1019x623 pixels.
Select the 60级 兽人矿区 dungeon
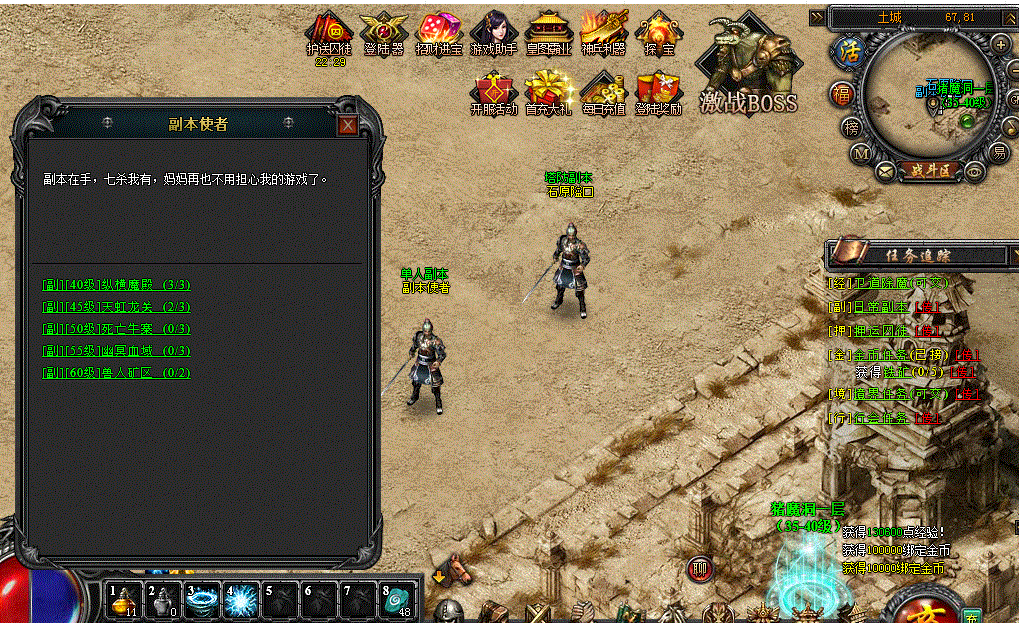click(x=116, y=373)
